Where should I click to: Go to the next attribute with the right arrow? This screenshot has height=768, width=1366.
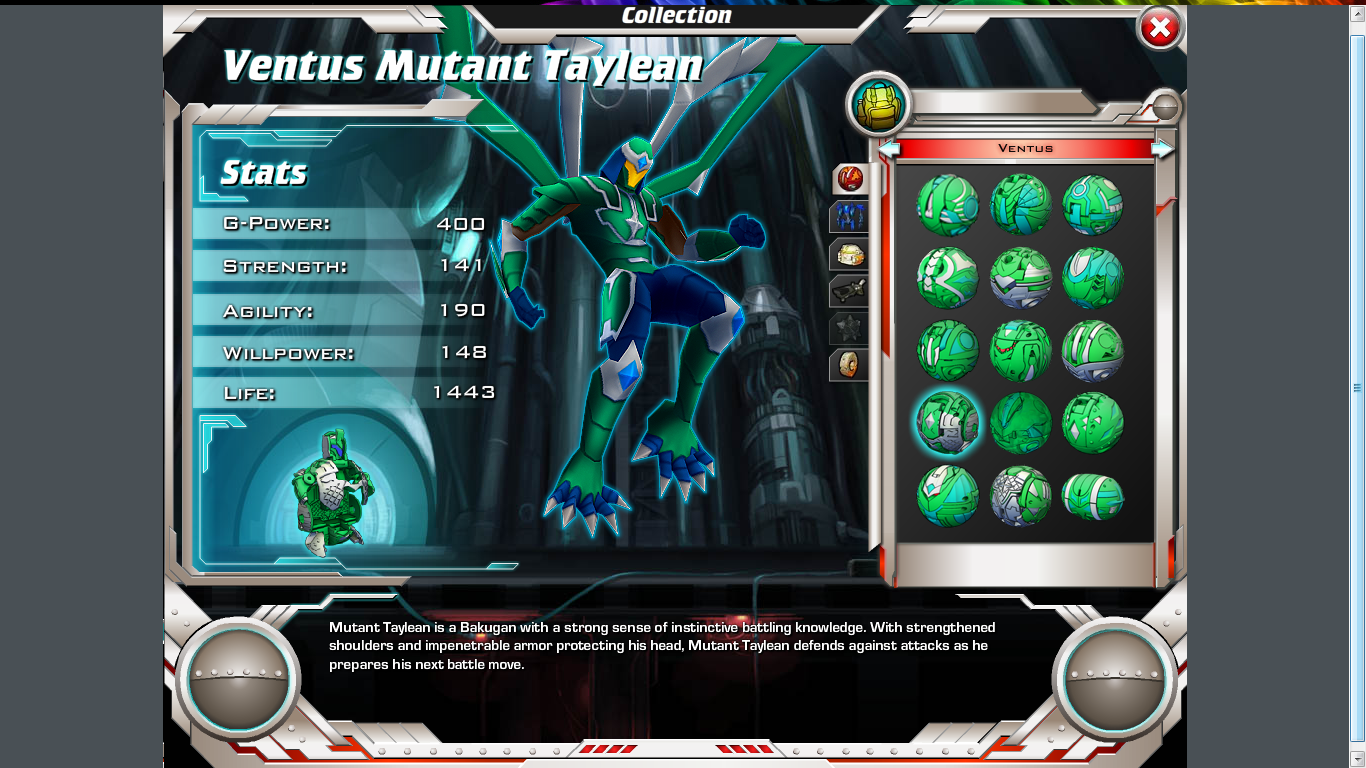pos(1162,149)
